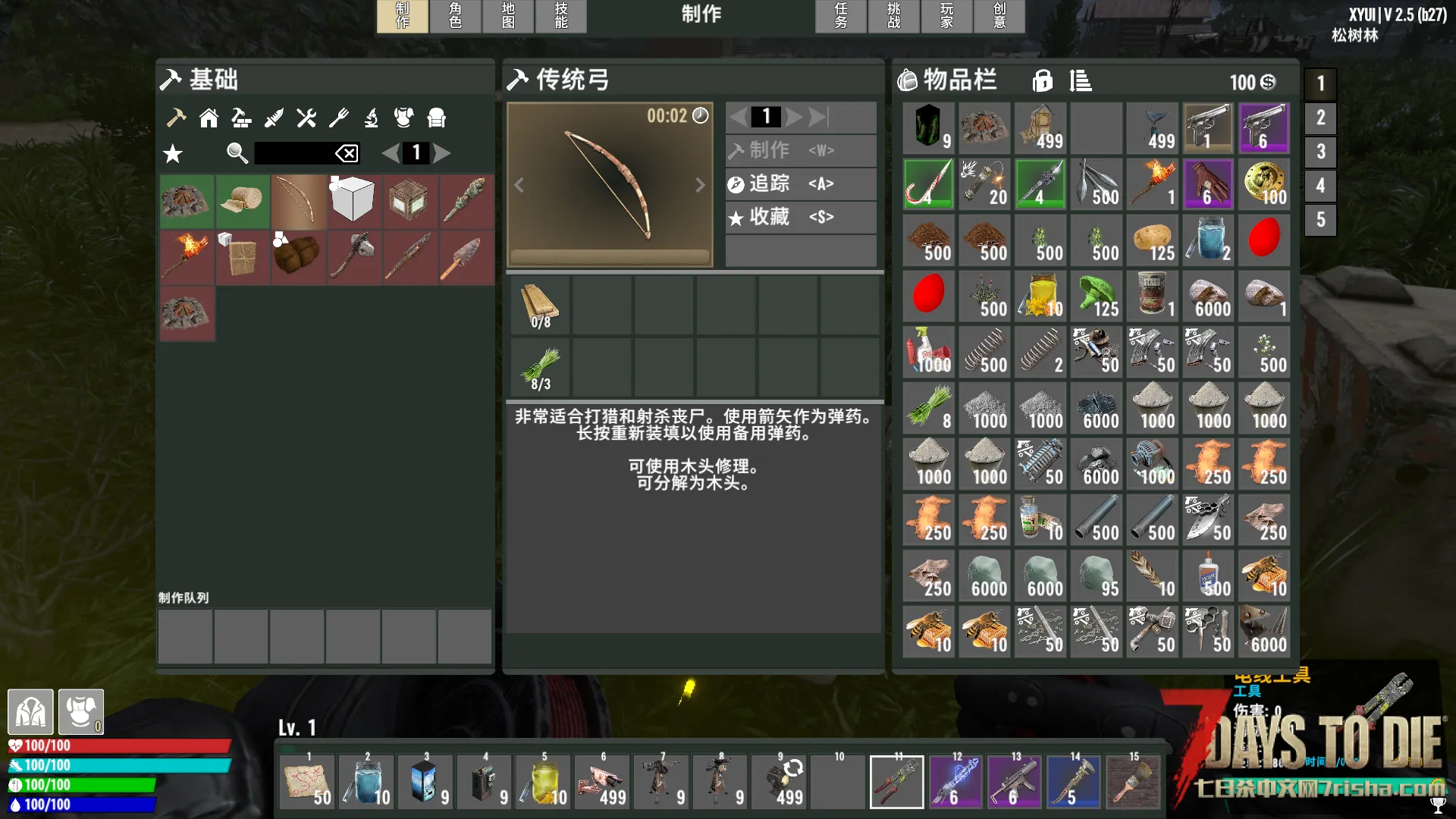Toggle the inventory lock icon

(x=1043, y=80)
